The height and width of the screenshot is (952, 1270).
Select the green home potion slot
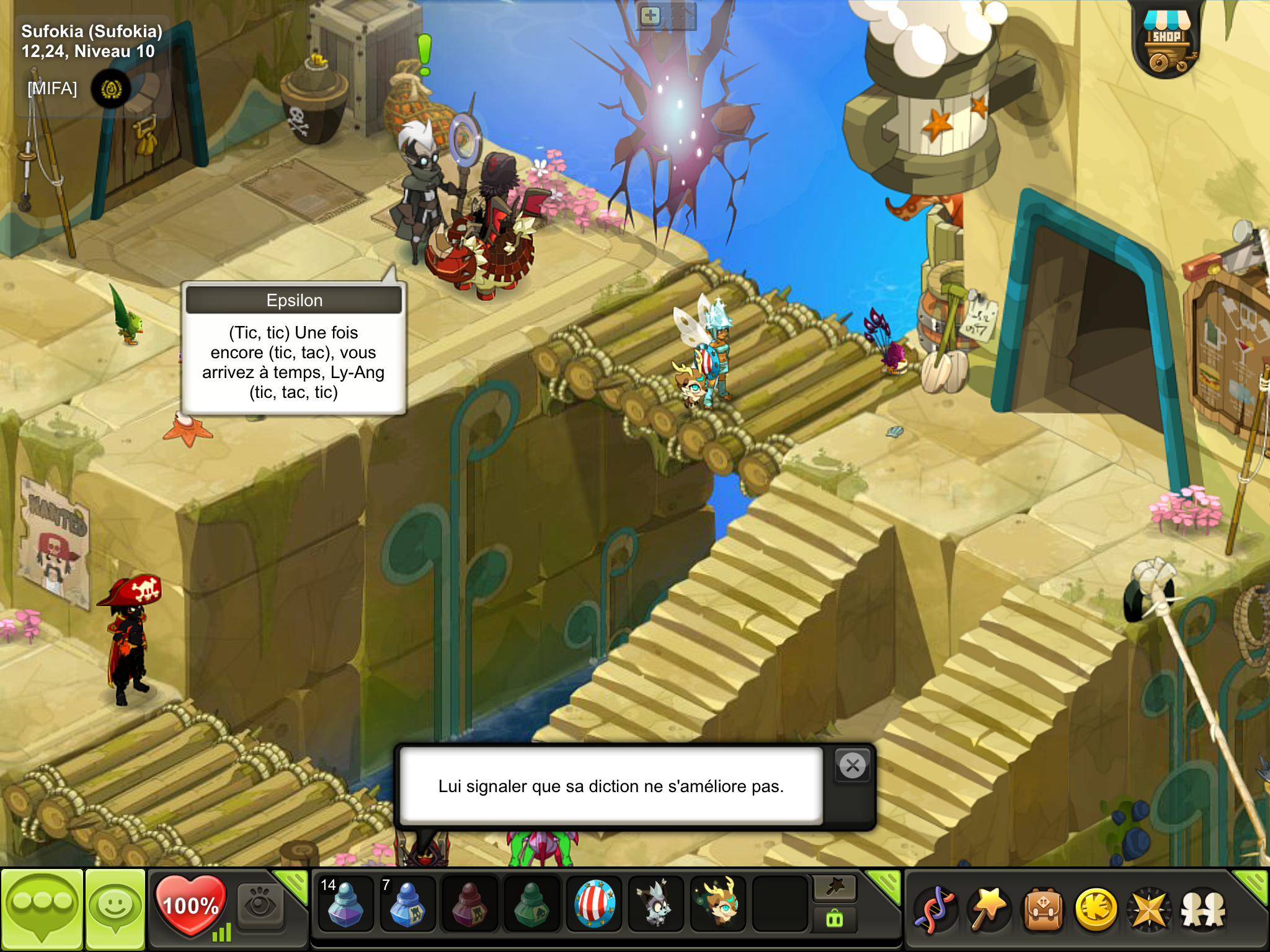pos(531,904)
